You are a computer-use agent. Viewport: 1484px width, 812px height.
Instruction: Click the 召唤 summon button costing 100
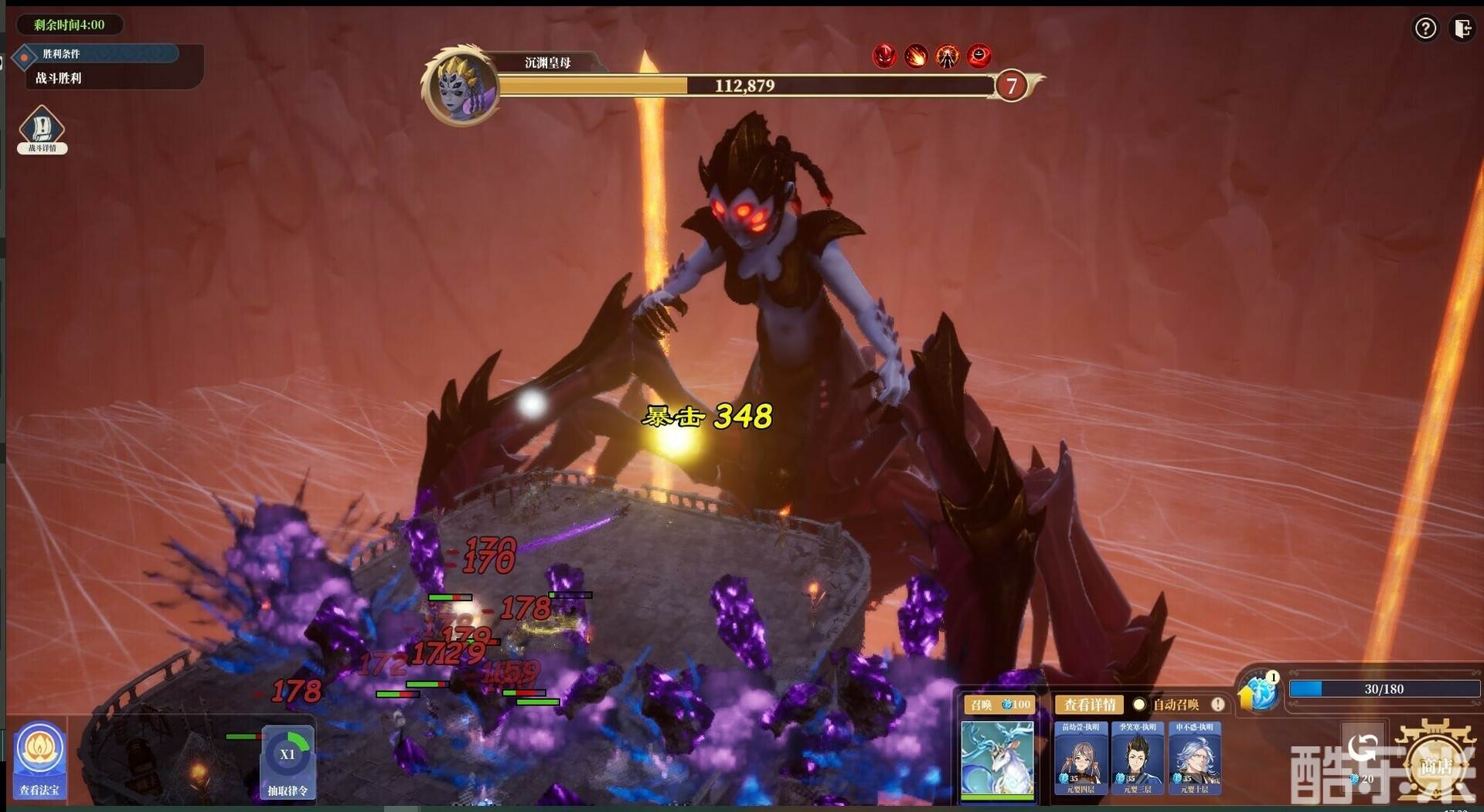point(999,705)
